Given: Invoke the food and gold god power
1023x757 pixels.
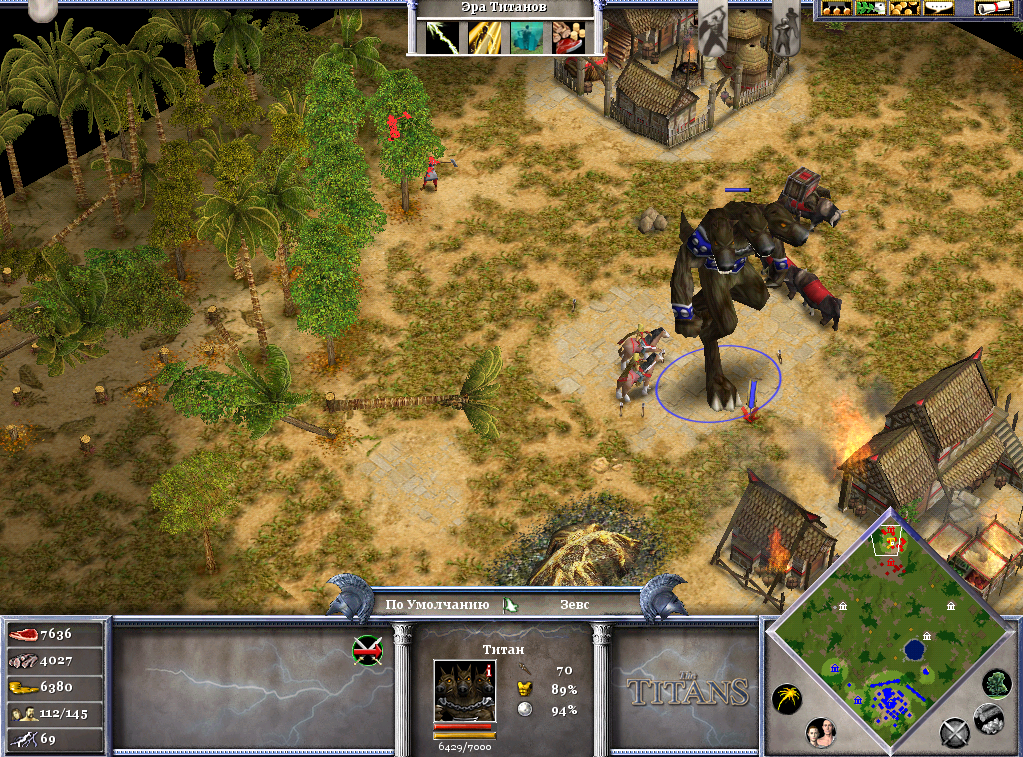Looking at the screenshot, I should (569, 36).
